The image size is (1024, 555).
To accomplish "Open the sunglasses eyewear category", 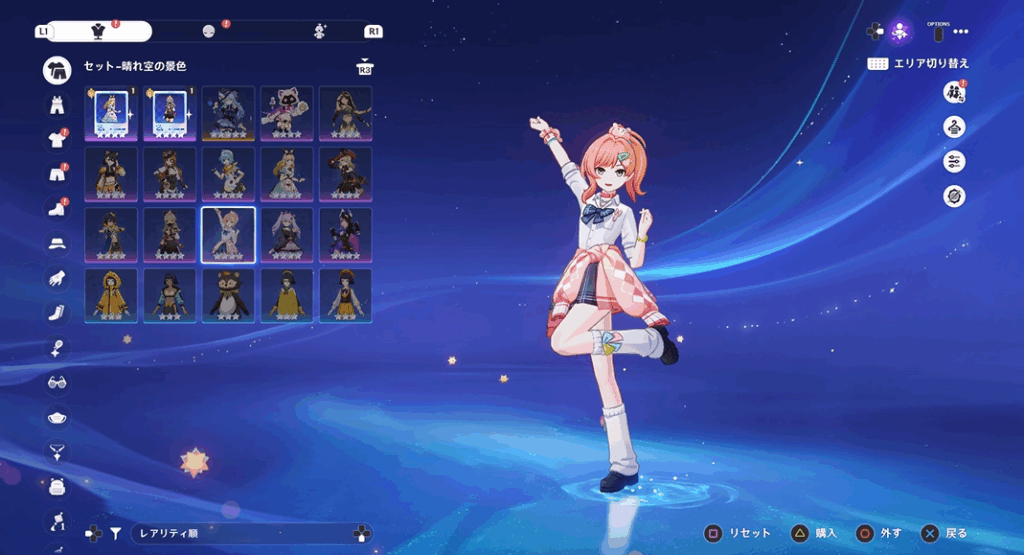I will 57,382.
